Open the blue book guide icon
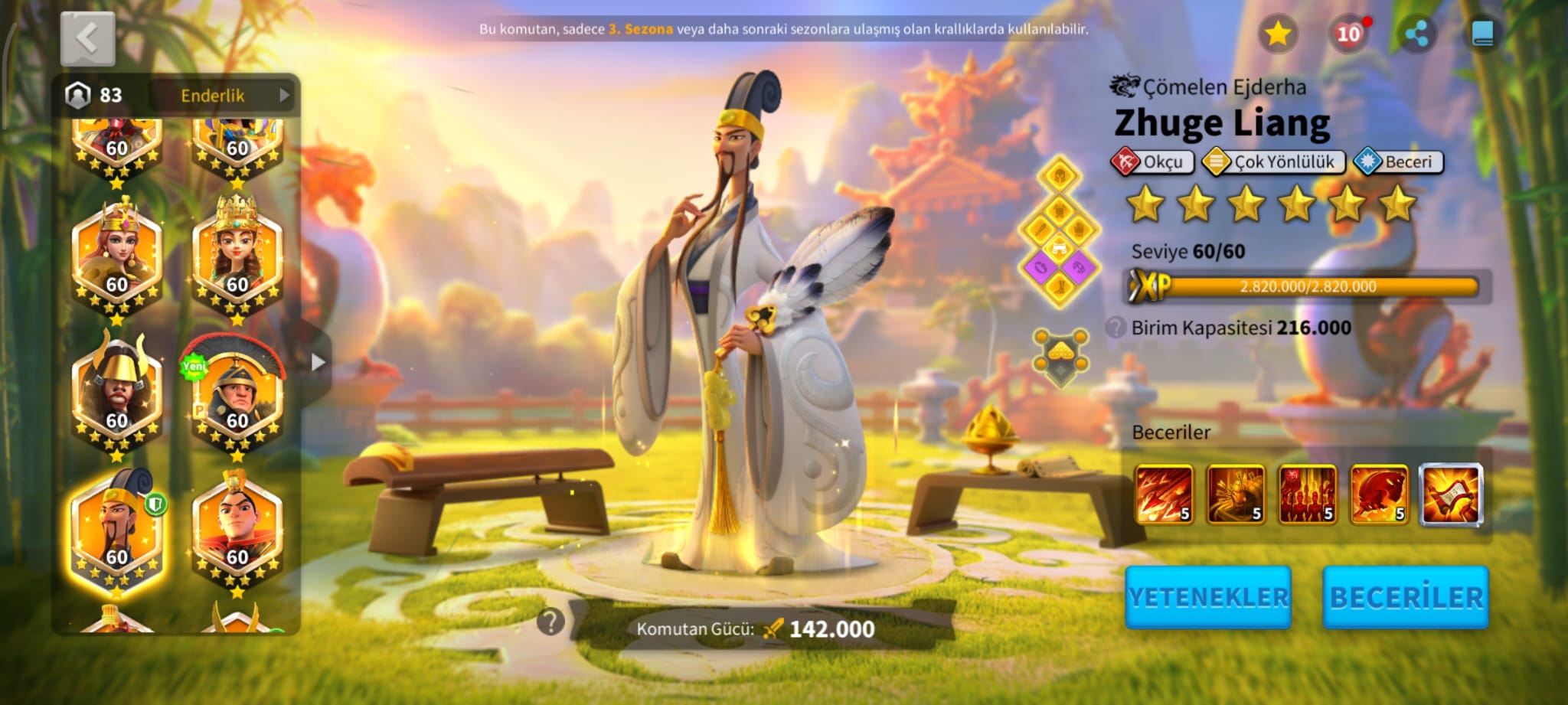This screenshot has width=1568, height=705. click(x=1482, y=34)
